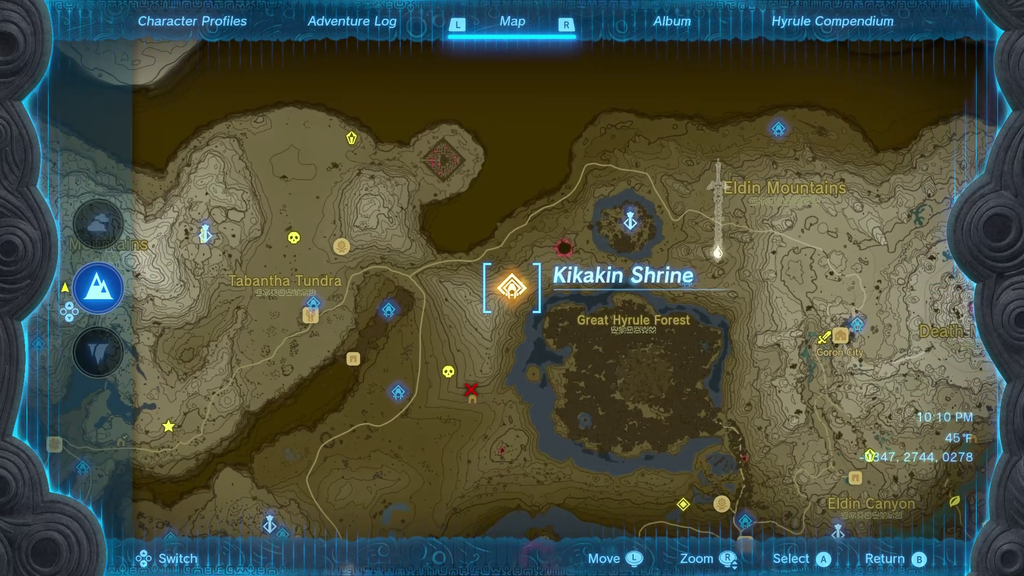This screenshot has width=1024, height=576.
Task: Select the Surface map layer icon
Action: (x=99, y=289)
